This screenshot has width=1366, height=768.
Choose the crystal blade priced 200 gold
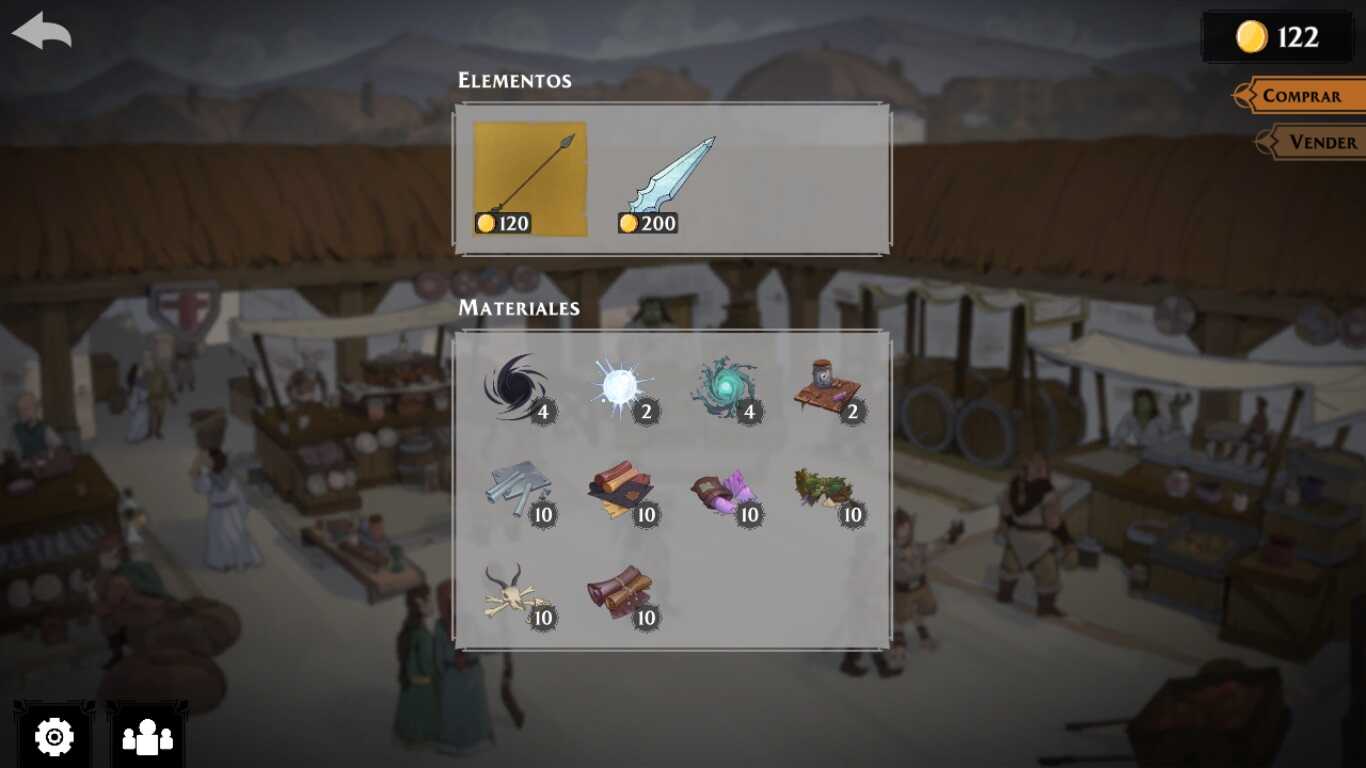[667, 179]
